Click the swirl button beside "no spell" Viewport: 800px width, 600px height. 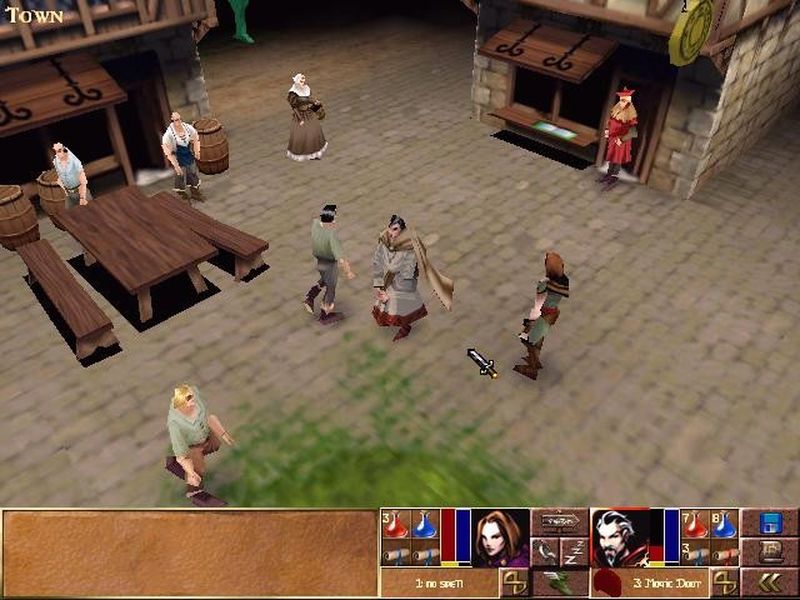coord(514,582)
